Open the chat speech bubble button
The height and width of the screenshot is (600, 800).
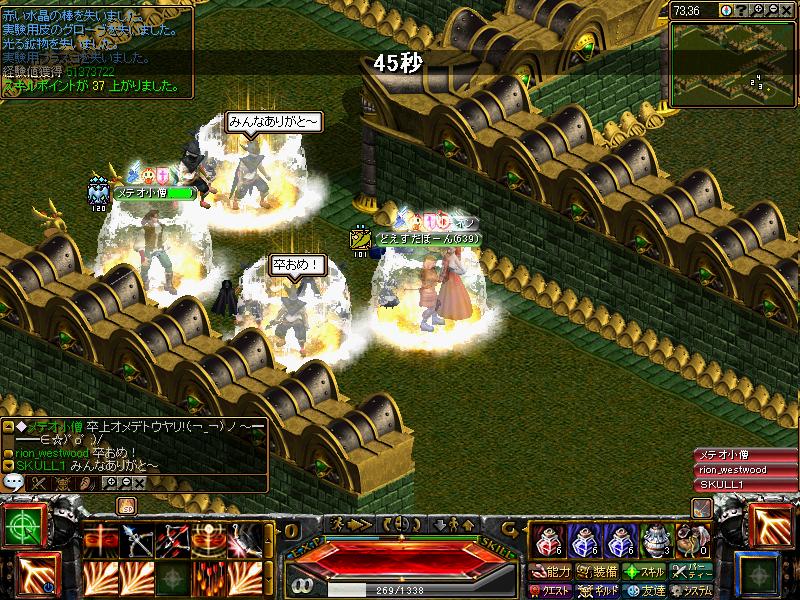click(14, 482)
